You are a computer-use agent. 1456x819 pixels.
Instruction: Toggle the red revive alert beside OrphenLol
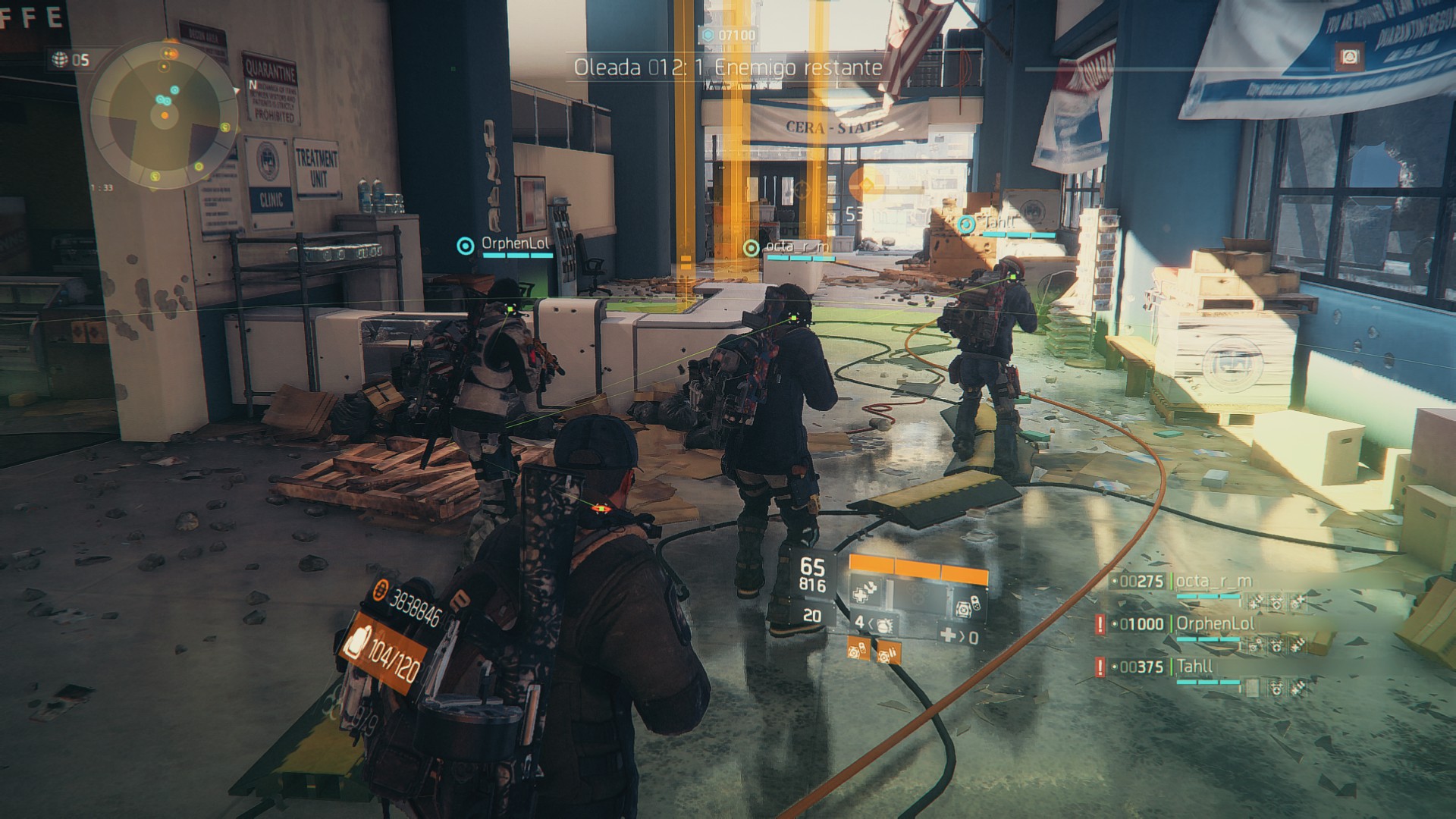pos(1100,624)
